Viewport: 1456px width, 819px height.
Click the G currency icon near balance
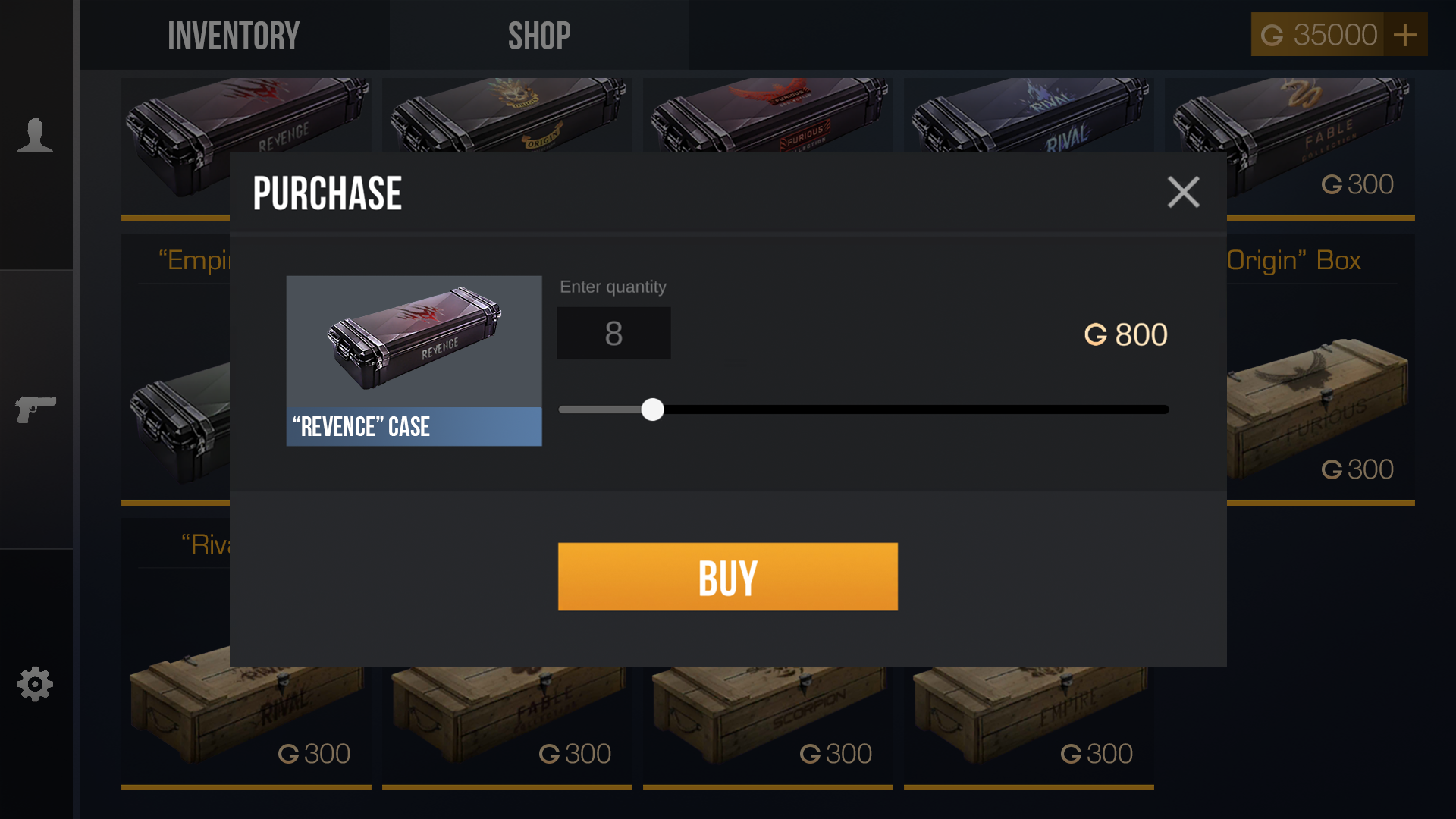point(1272,34)
